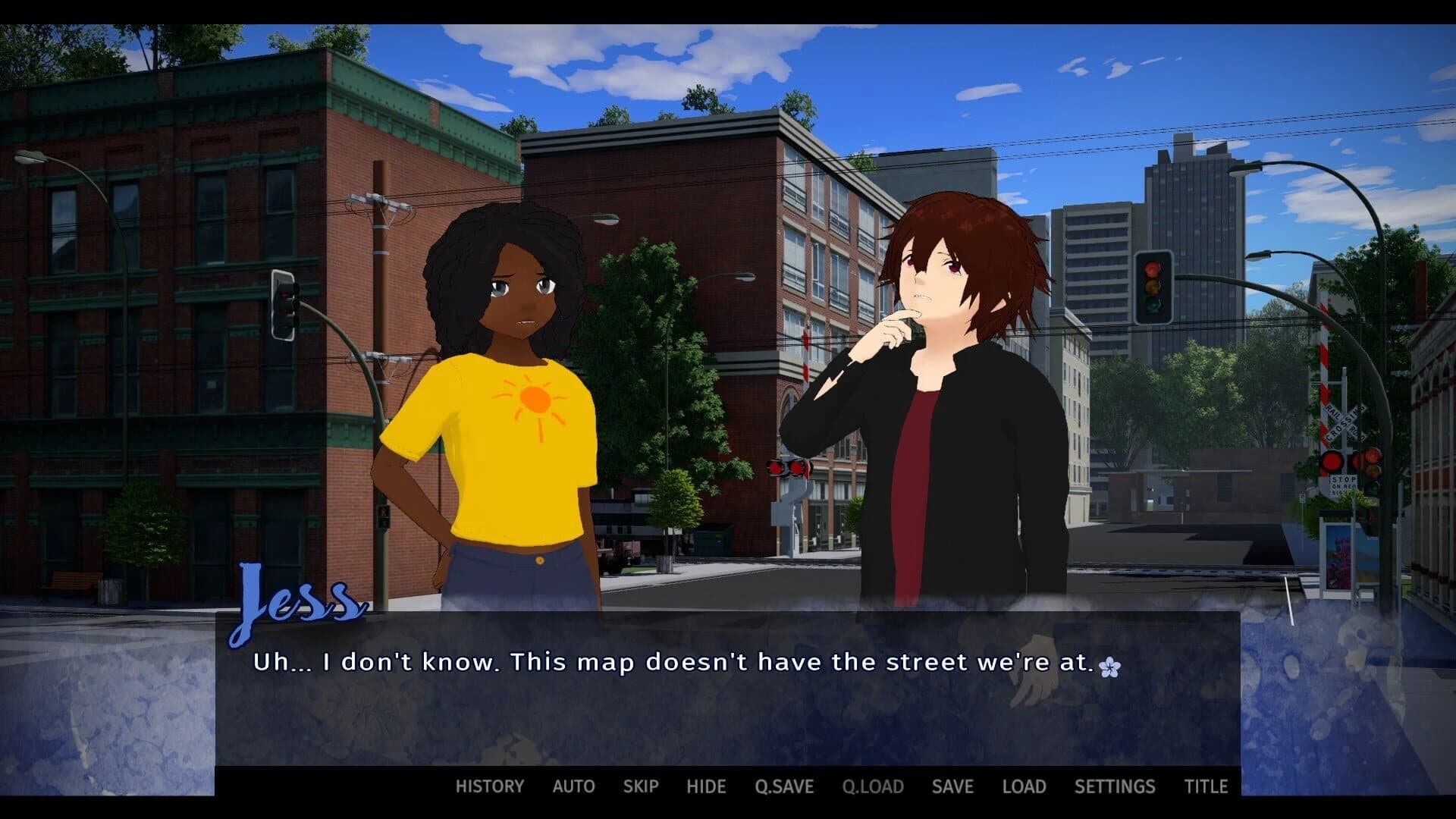Screen dimensions: 1456x819
Task: Open the dialogue History log
Action: (489, 786)
